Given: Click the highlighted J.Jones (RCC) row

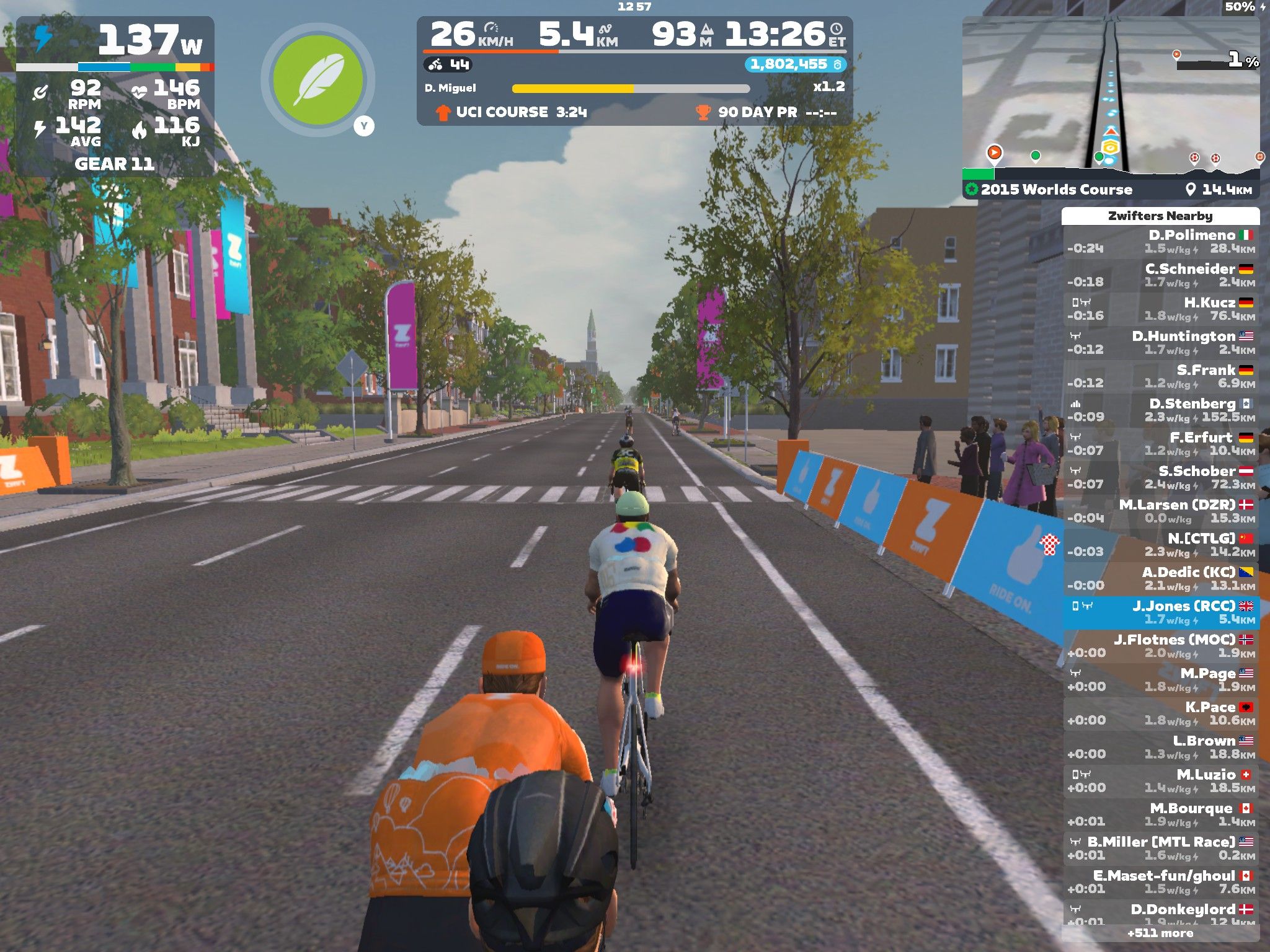Looking at the screenshot, I should pos(1160,612).
